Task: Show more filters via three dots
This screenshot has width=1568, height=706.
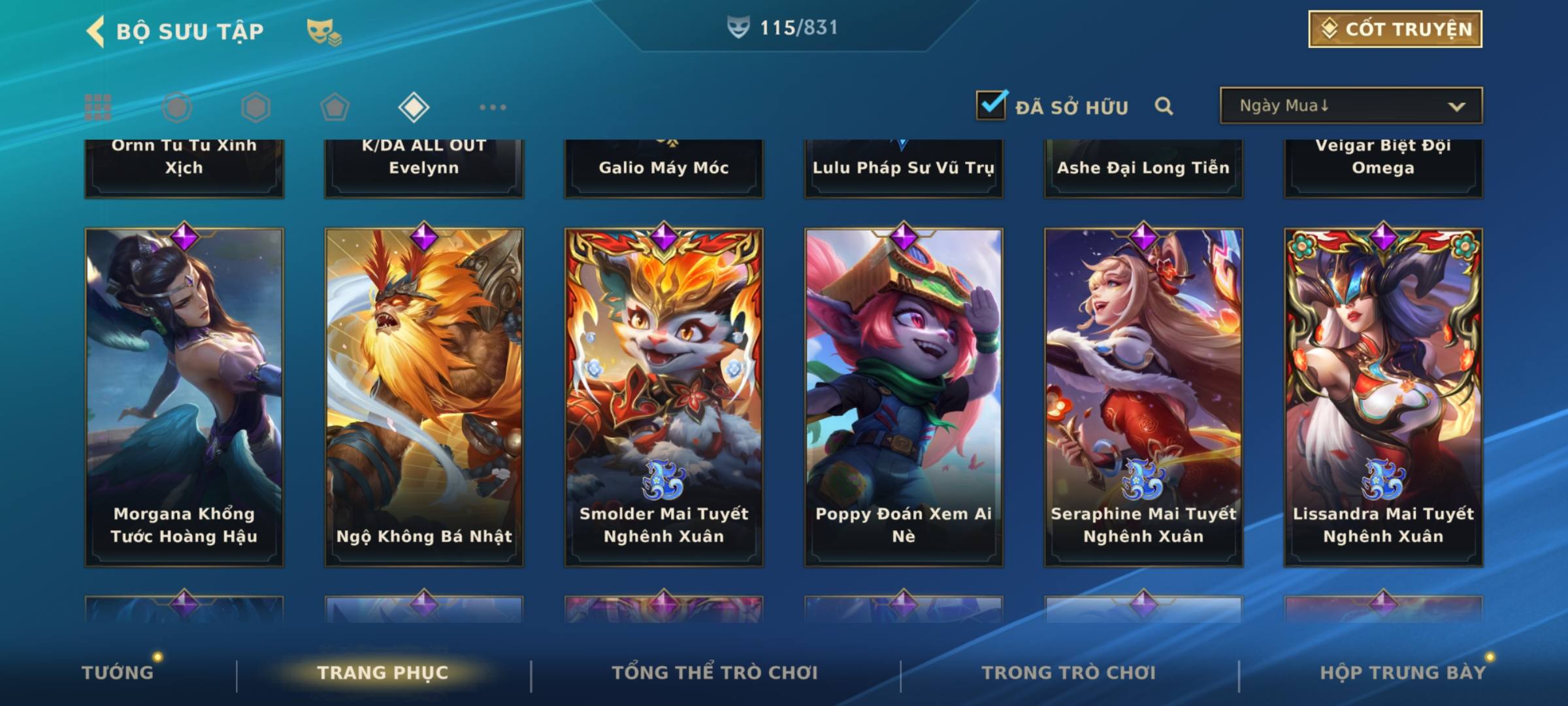Action: (493, 107)
